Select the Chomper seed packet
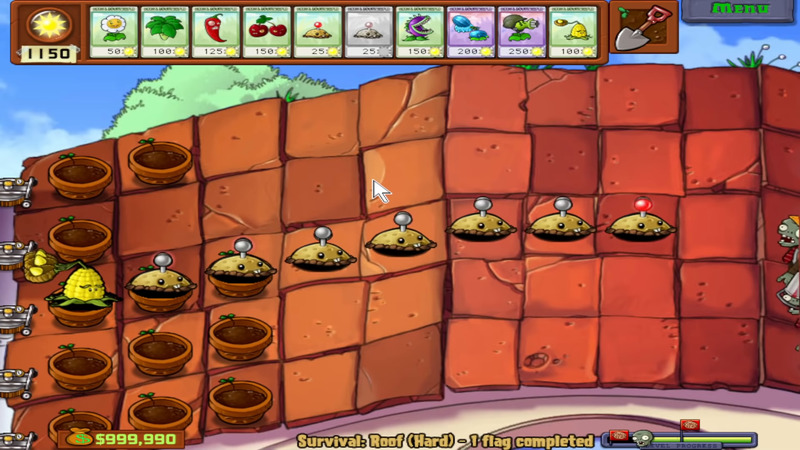This screenshot has width=800, height=450. (420, 32)
